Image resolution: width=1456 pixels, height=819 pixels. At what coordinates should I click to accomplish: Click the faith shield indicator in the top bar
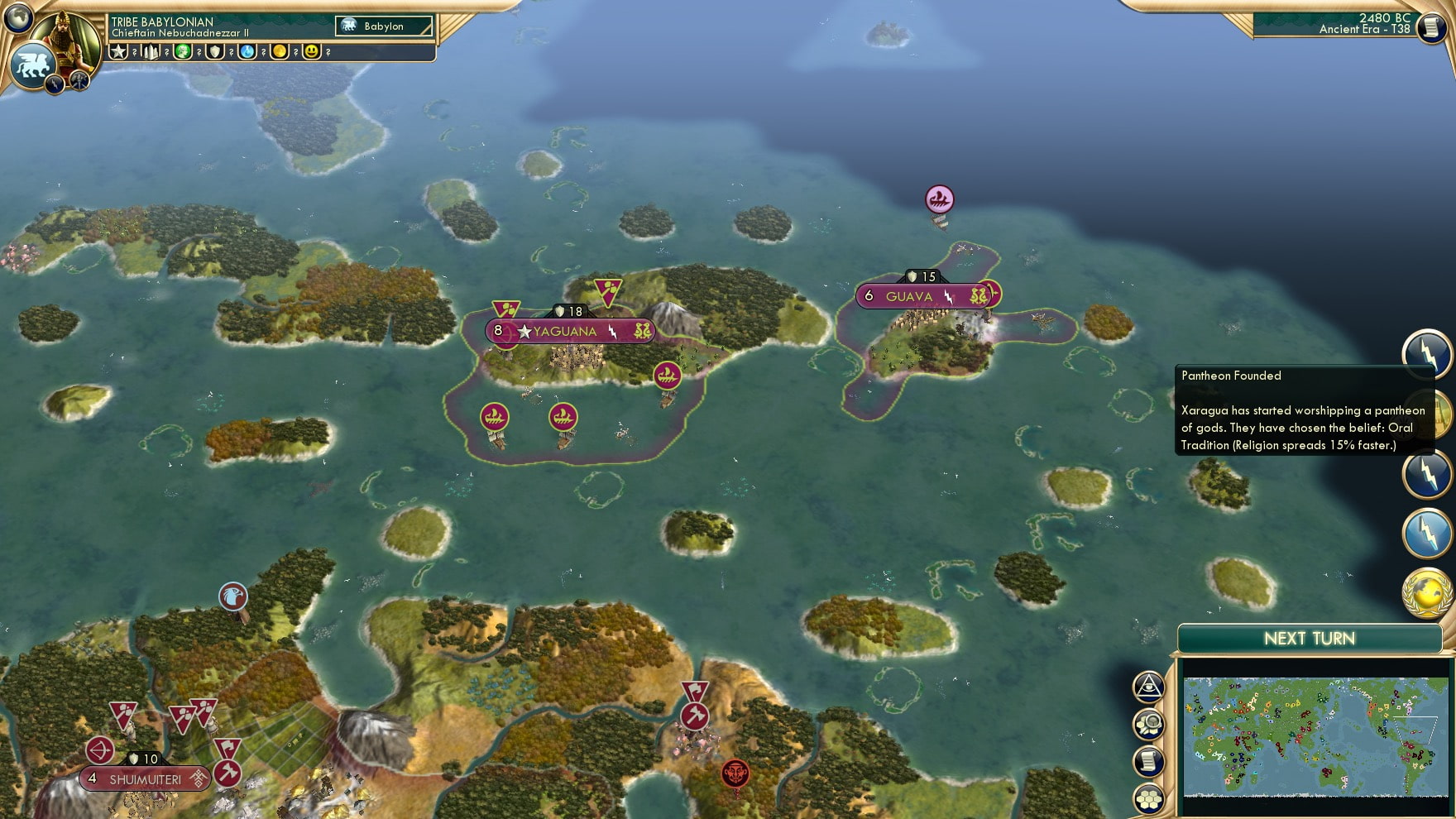click(217, 52)
